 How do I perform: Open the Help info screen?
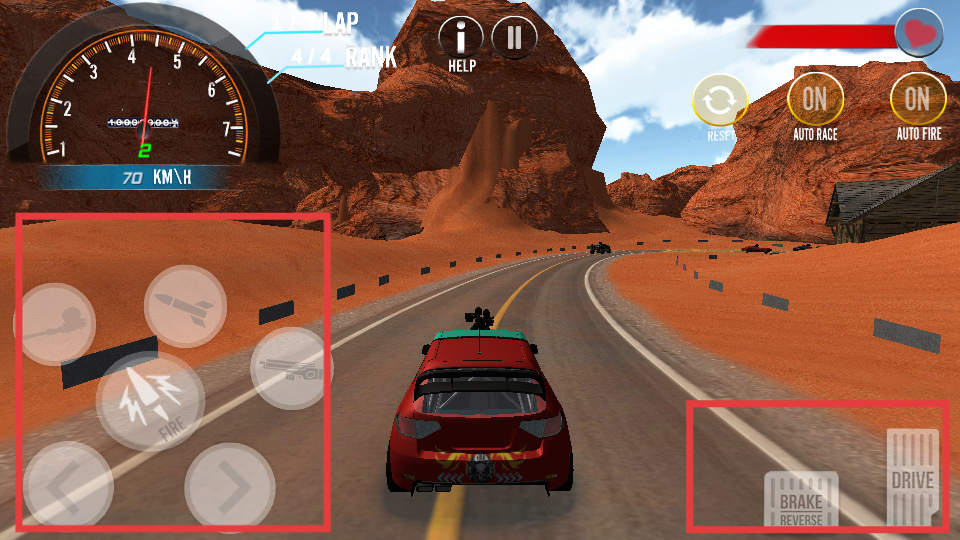[460, 38]
